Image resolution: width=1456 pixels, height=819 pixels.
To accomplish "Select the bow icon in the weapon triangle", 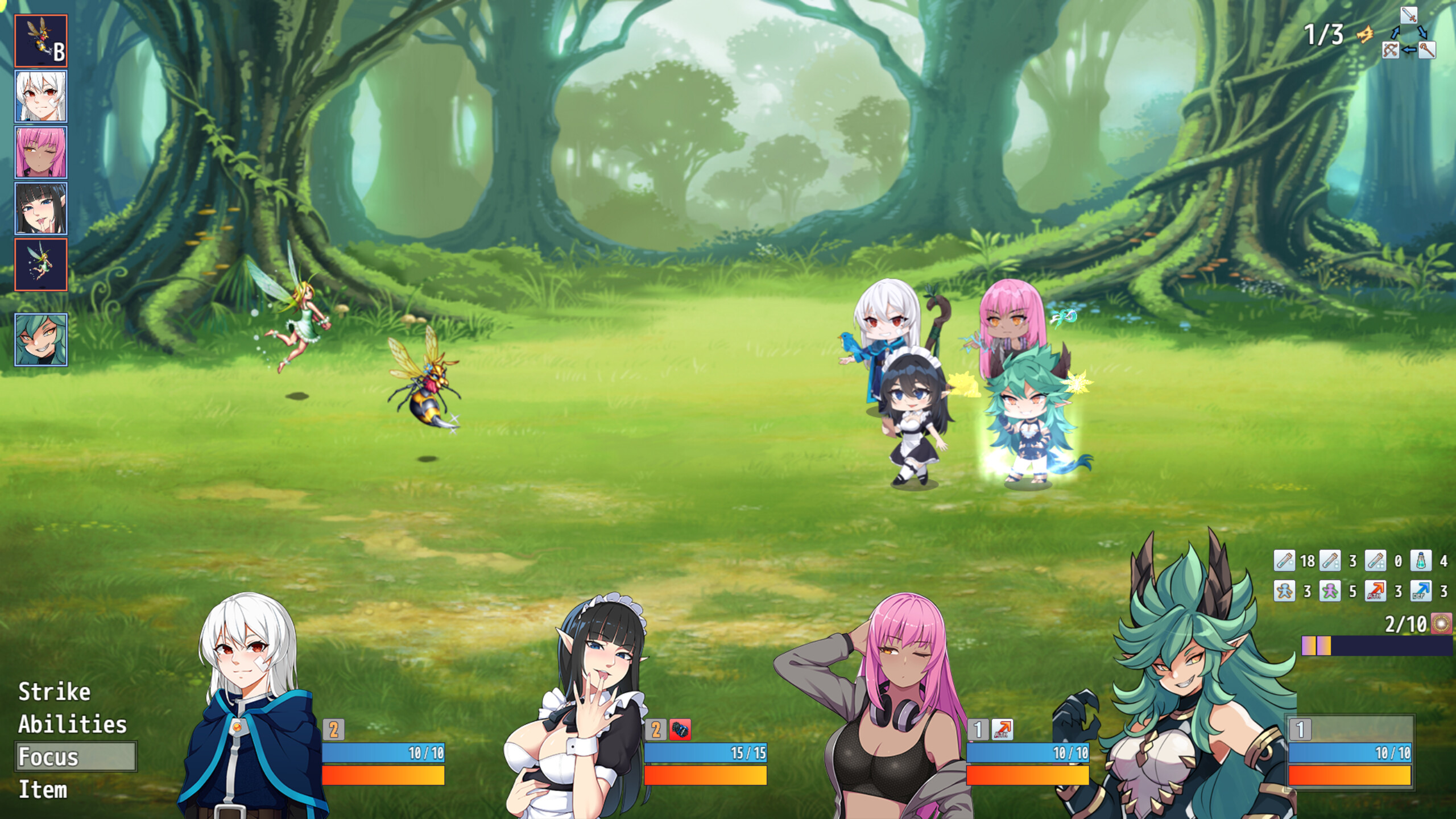I will 1390,51.
